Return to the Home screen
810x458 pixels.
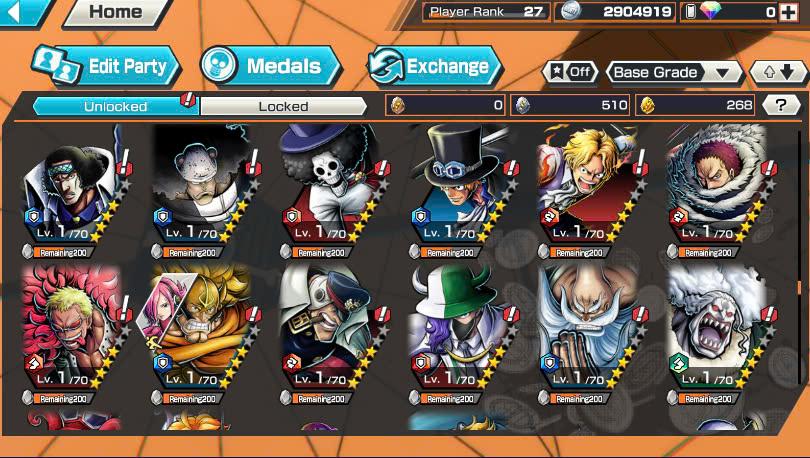[116, 13]
